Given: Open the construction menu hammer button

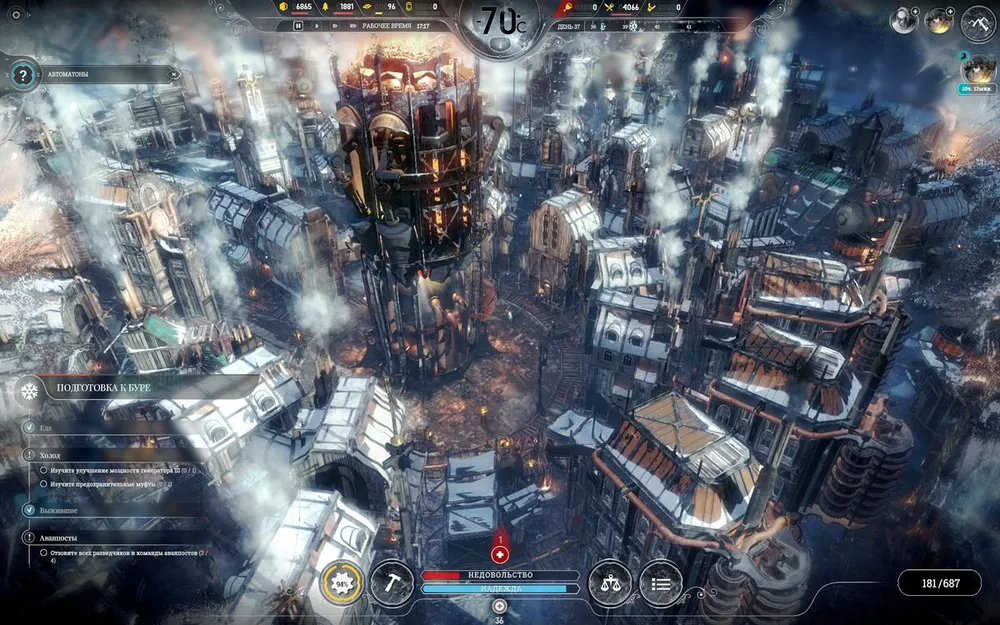Looking at the screenshot, I should (391, 582).
